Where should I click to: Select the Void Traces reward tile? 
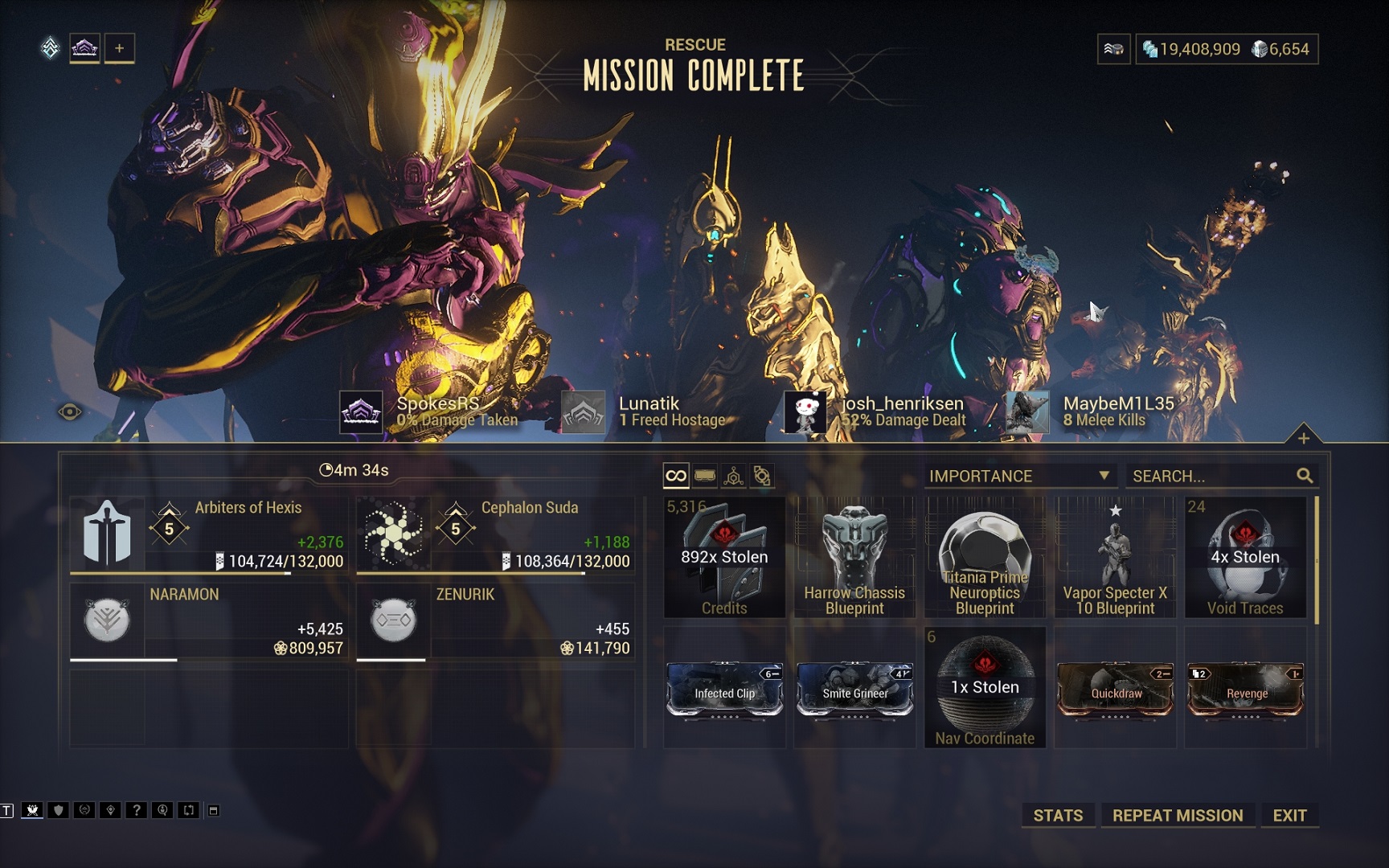1245,557
